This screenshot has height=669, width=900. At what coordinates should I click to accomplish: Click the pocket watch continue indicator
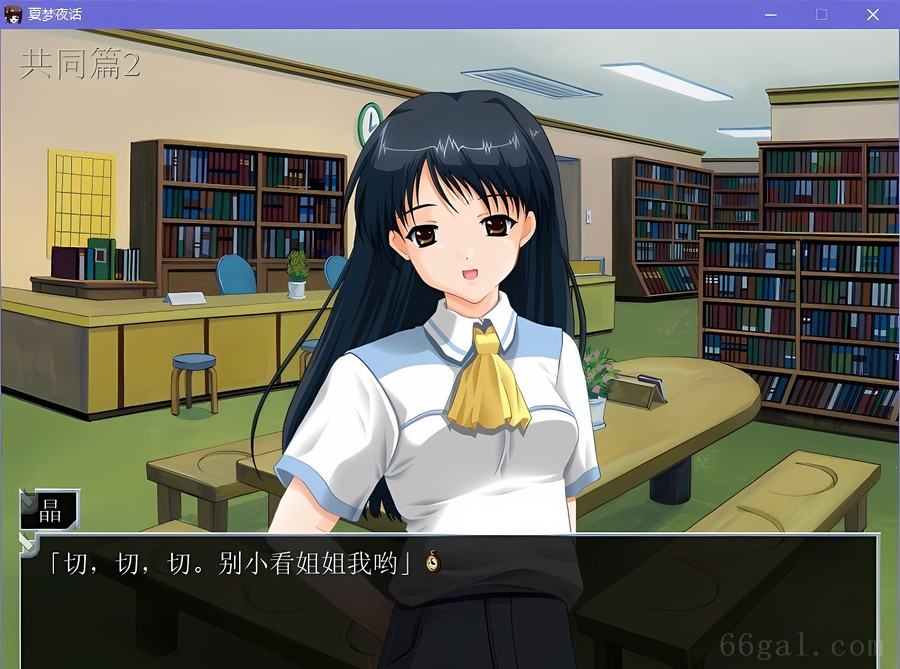pos(433,562)
